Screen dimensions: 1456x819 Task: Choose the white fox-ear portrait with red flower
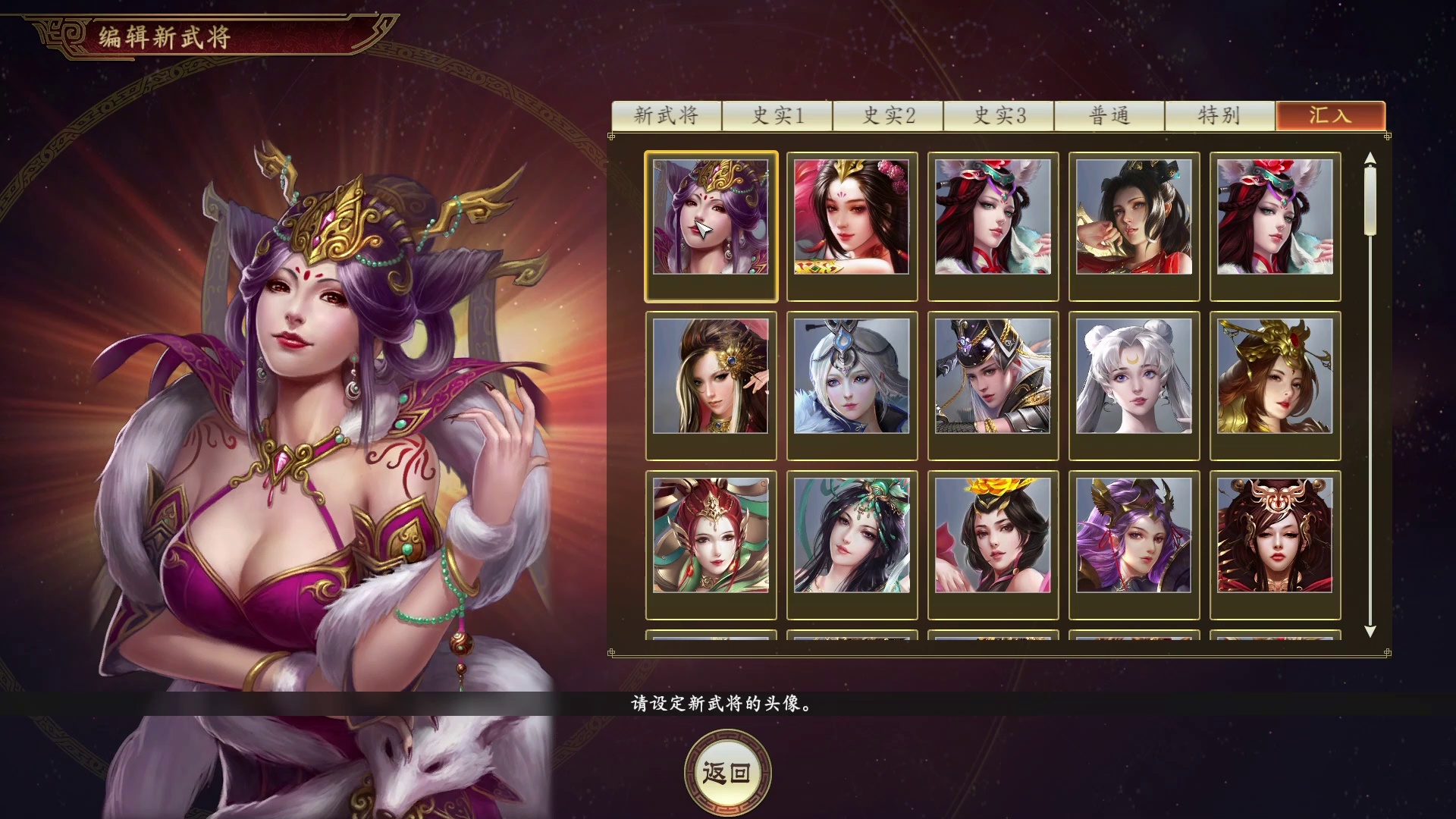1276,223
